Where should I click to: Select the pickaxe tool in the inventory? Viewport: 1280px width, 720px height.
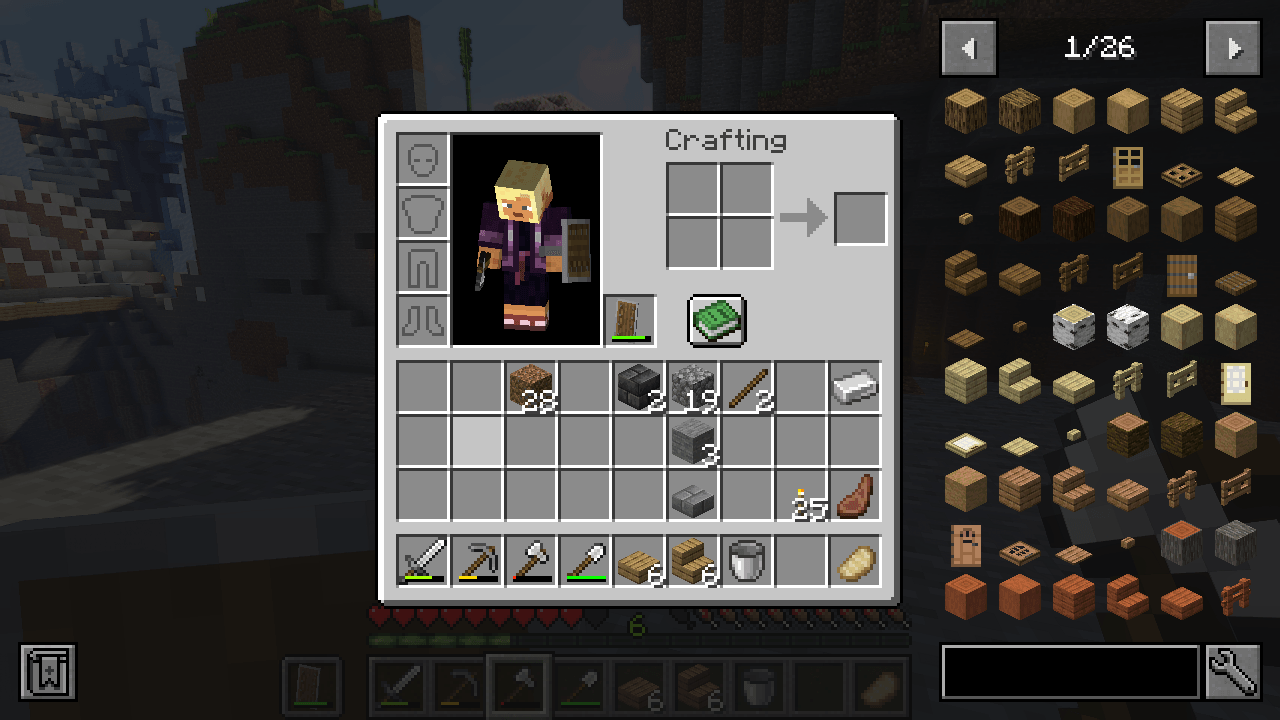click(x=476, y=561)
